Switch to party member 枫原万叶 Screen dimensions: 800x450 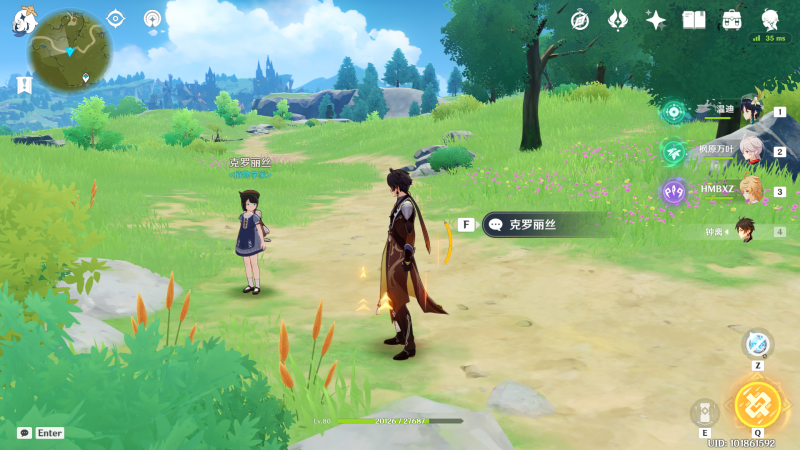[750, 151]
